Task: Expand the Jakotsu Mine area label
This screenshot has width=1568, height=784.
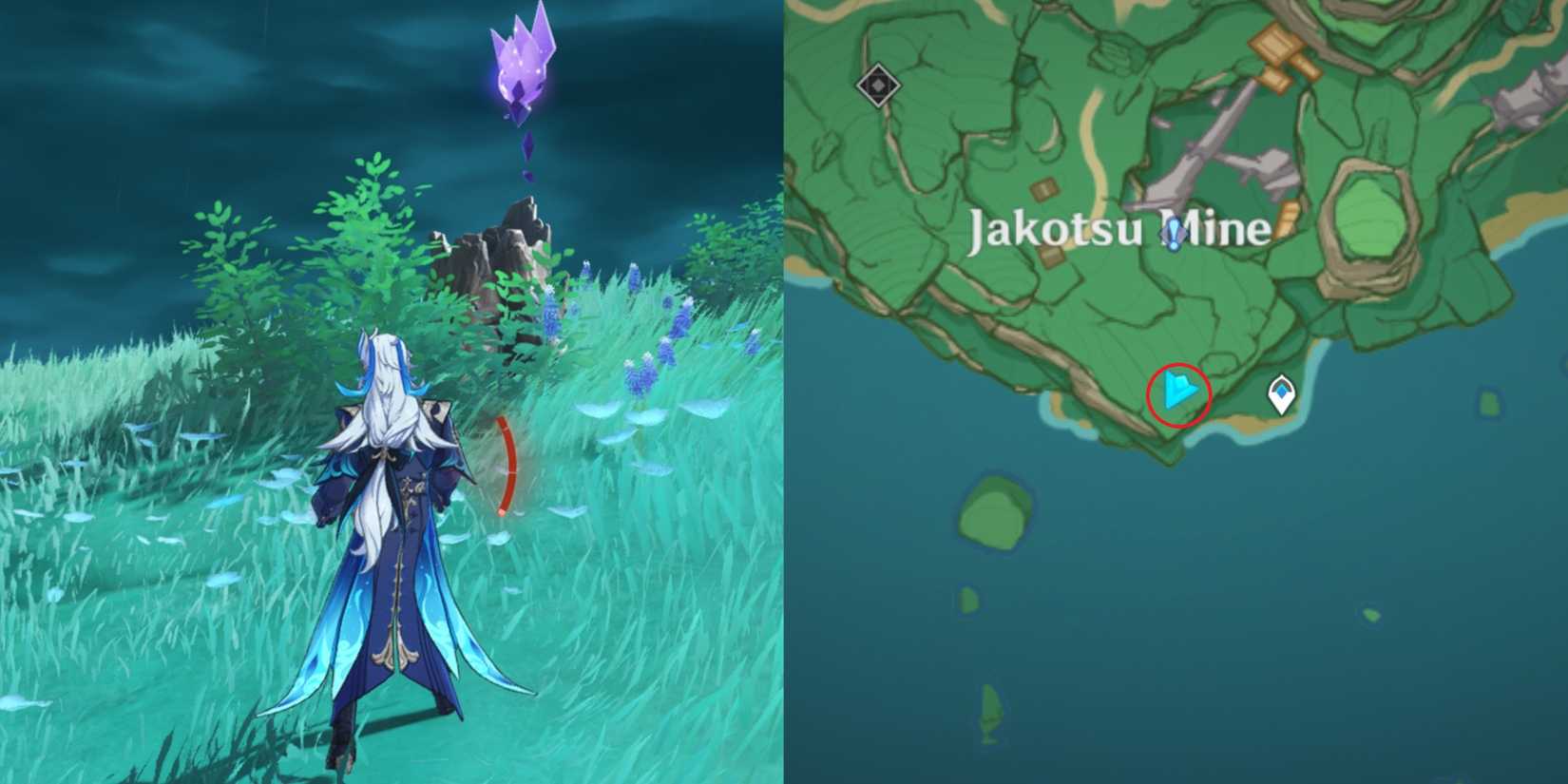Action: click(x=1119, y=228)
